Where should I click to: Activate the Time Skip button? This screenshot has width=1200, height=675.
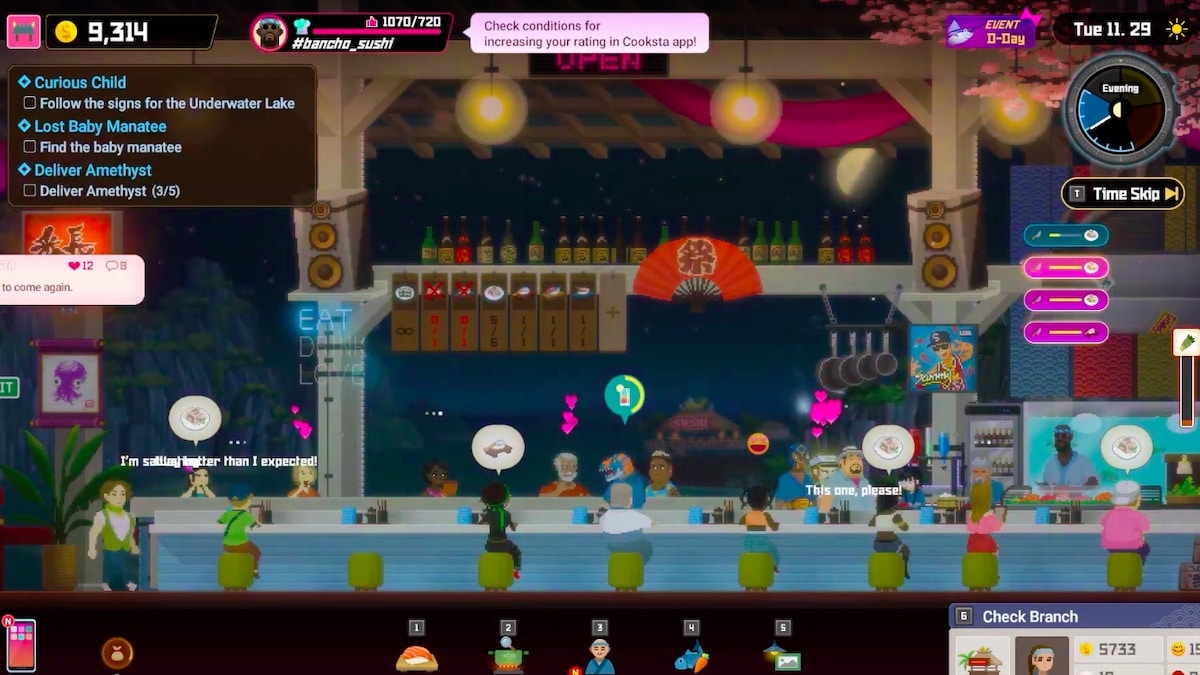coord(1121,194)
